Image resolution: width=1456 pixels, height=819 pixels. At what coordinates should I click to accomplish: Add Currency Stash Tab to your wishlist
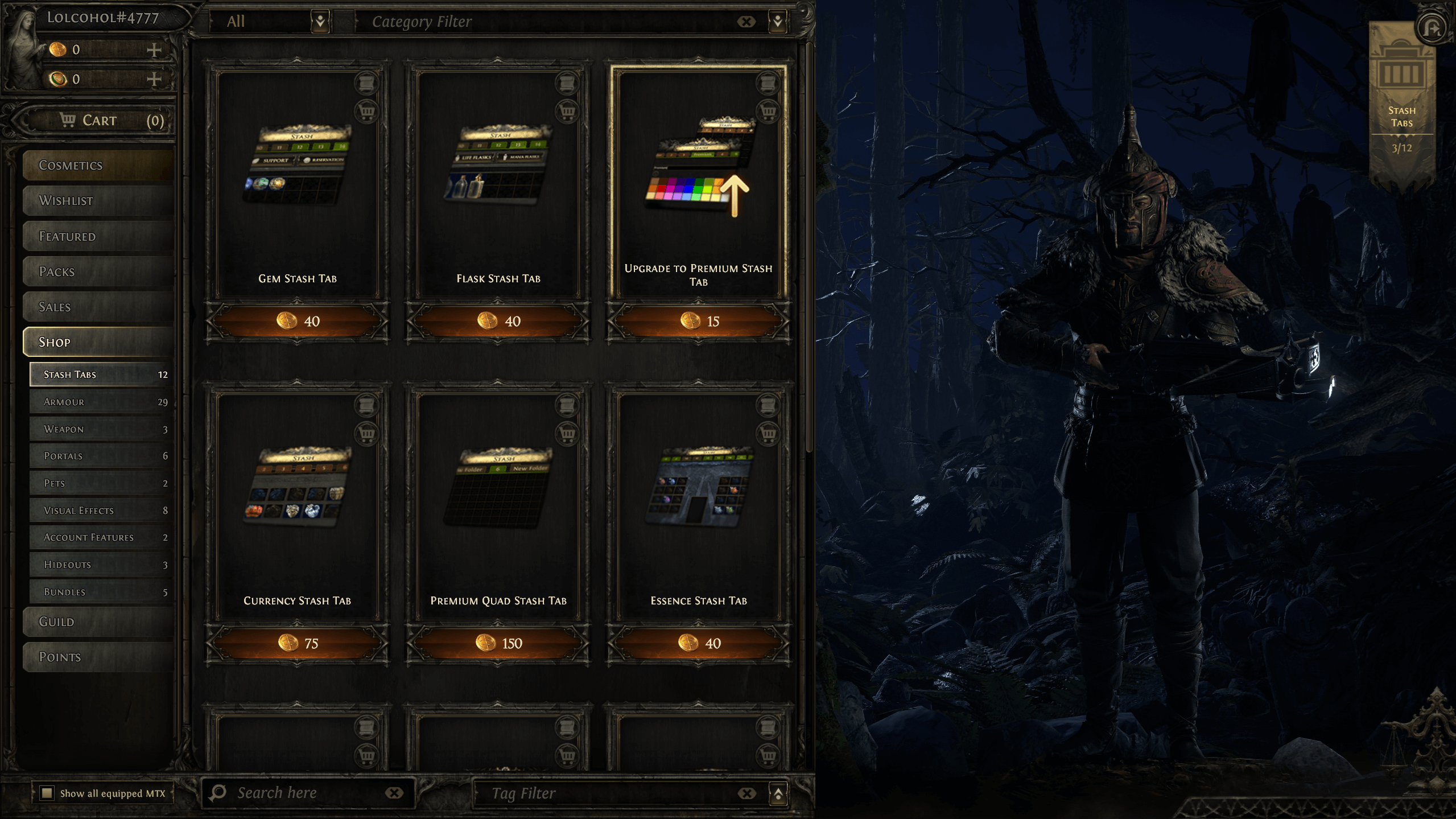[x=367, y=406]
